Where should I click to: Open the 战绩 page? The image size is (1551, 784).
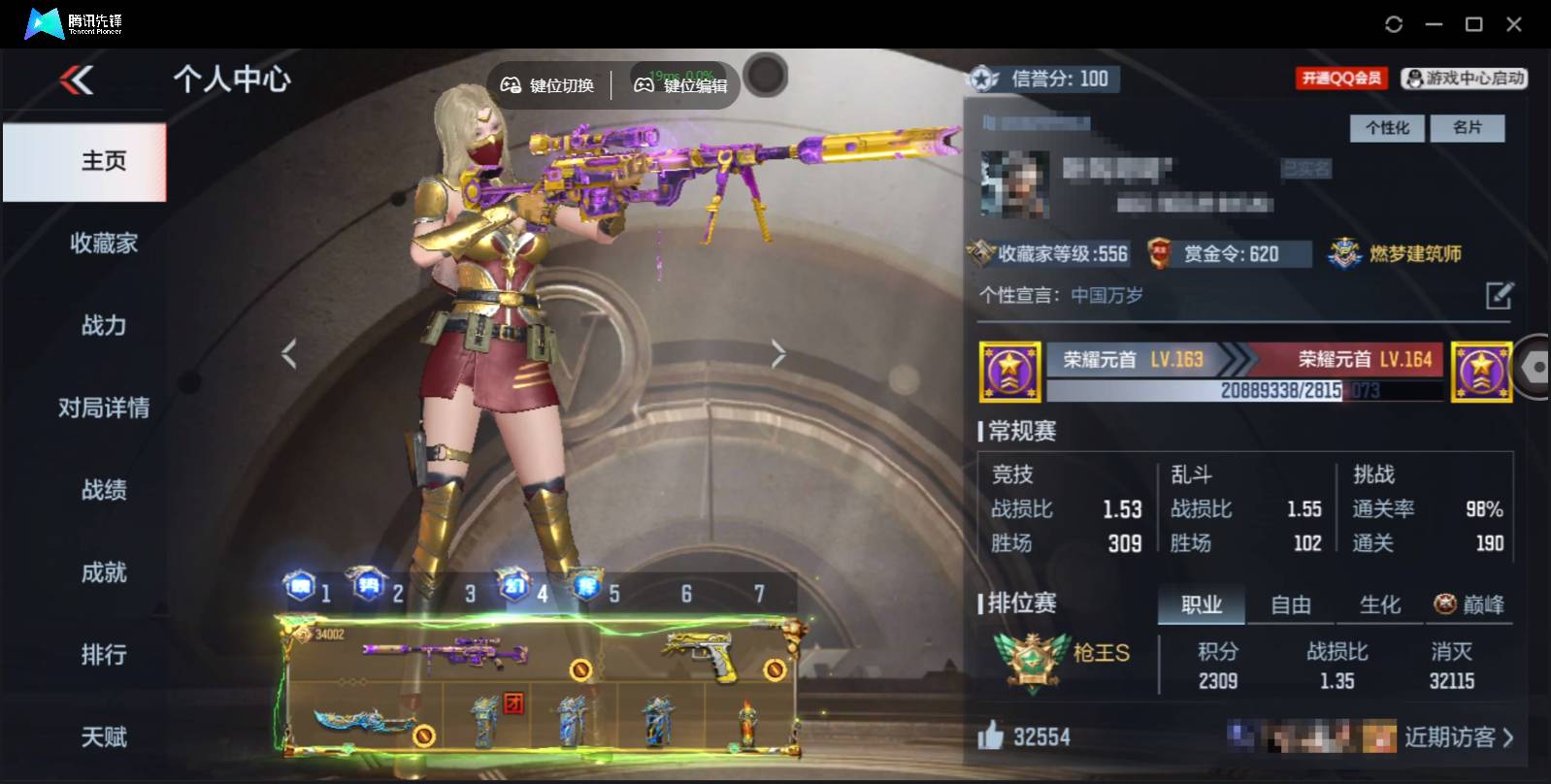pos(103,491)
